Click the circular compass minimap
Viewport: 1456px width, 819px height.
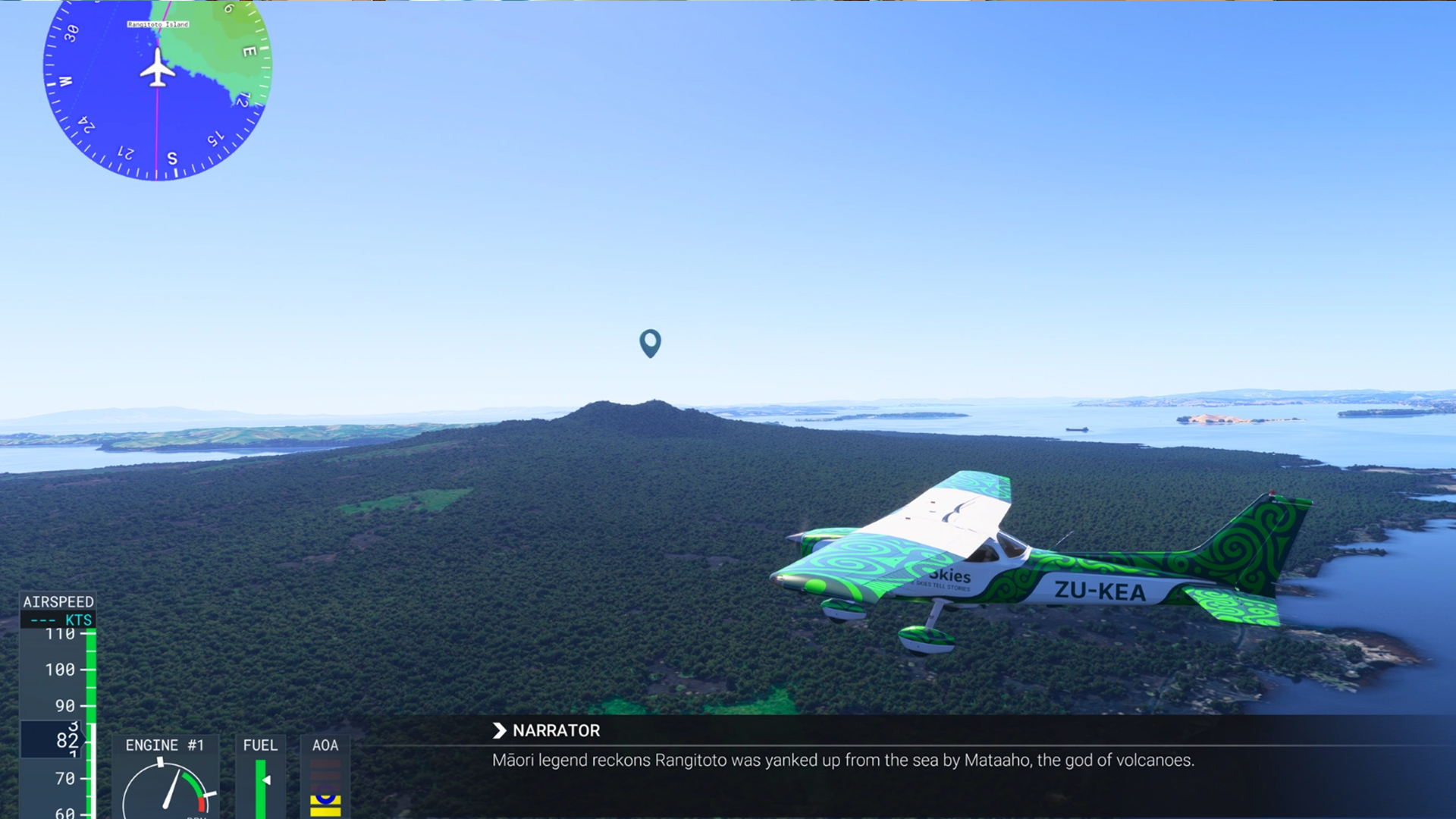pyautogui.click(x=157, y=83)
